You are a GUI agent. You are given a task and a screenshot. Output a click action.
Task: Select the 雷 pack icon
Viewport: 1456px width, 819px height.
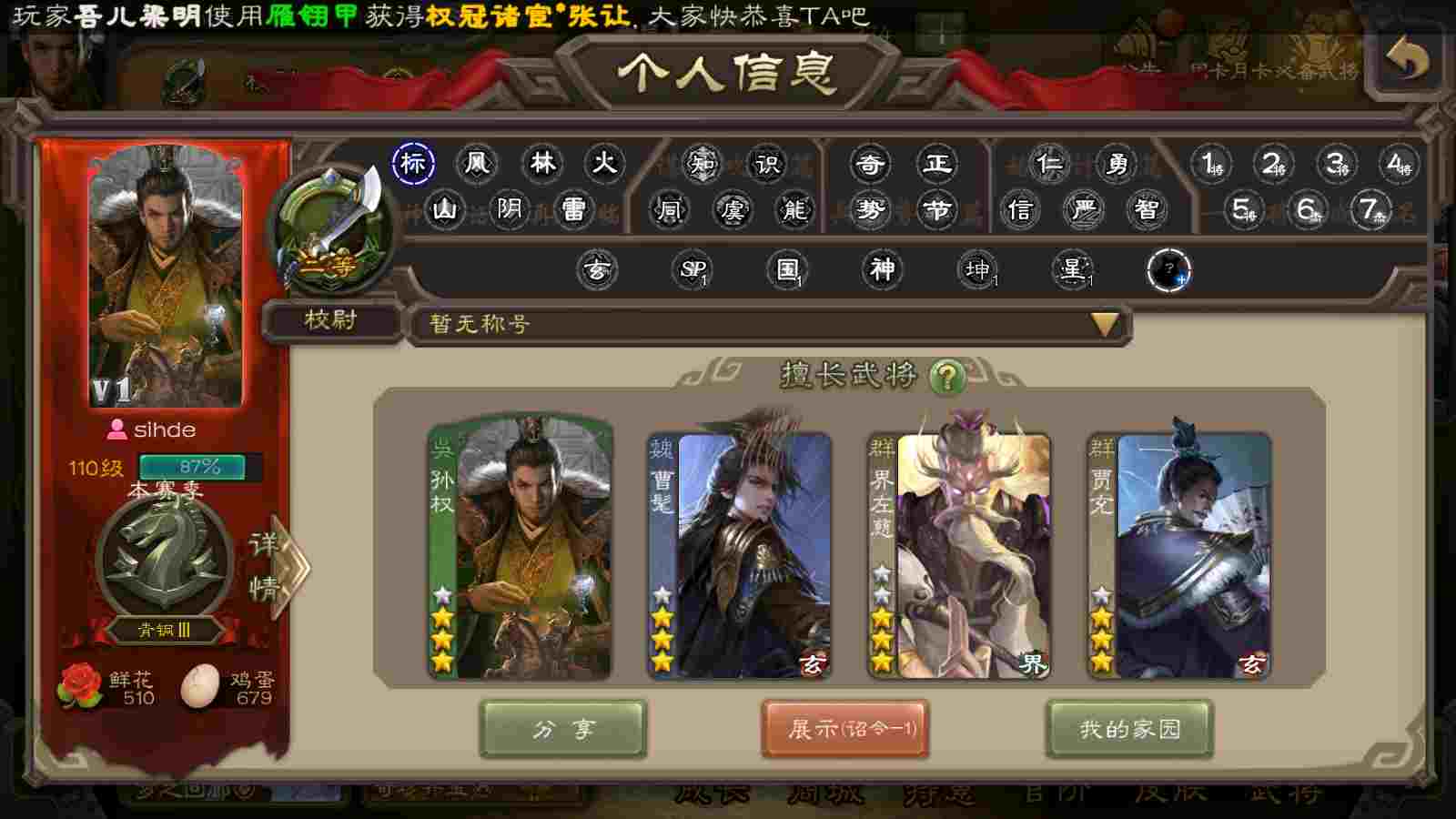(573, 210)
